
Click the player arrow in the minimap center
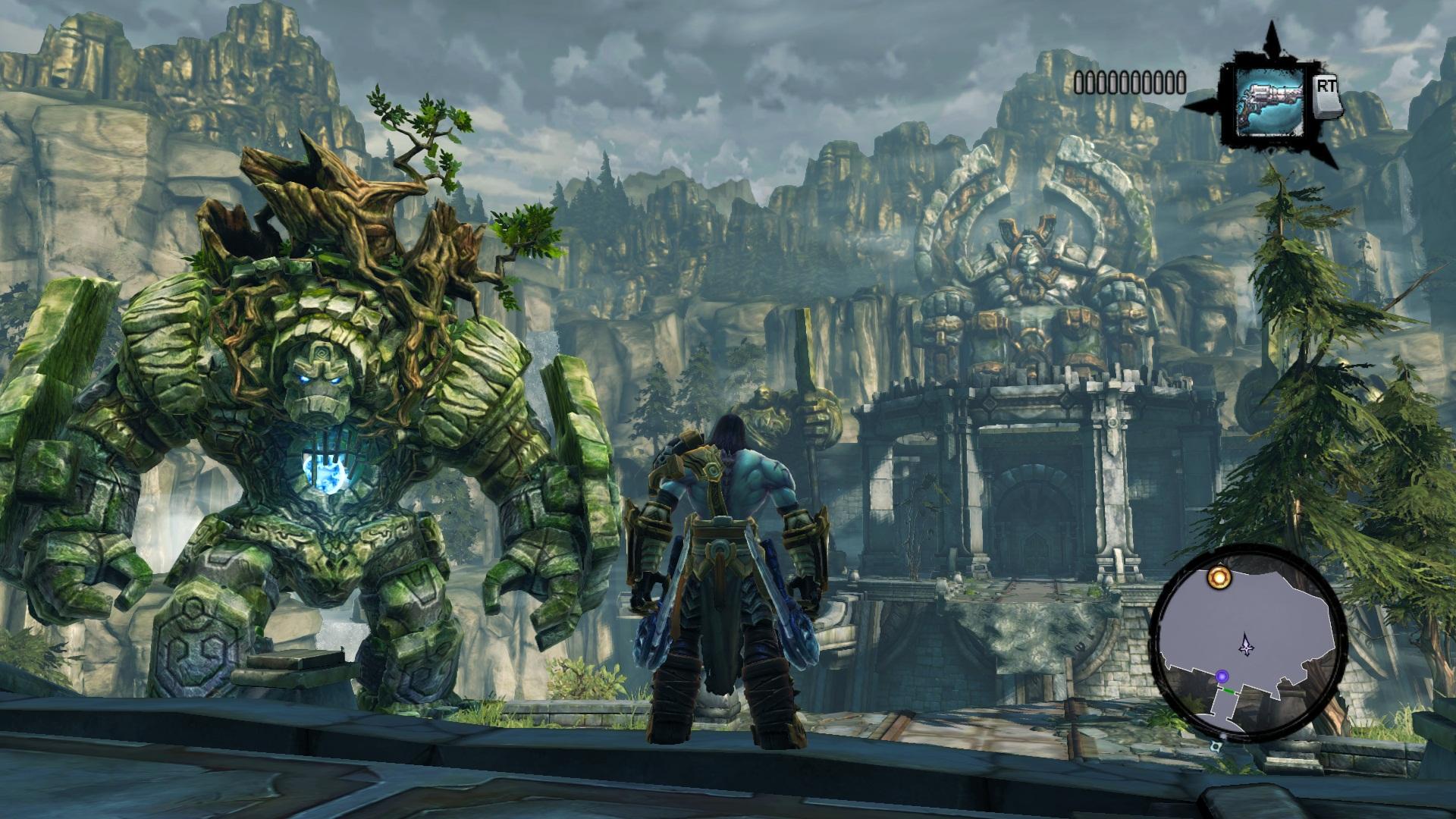tap(1246, 645)
